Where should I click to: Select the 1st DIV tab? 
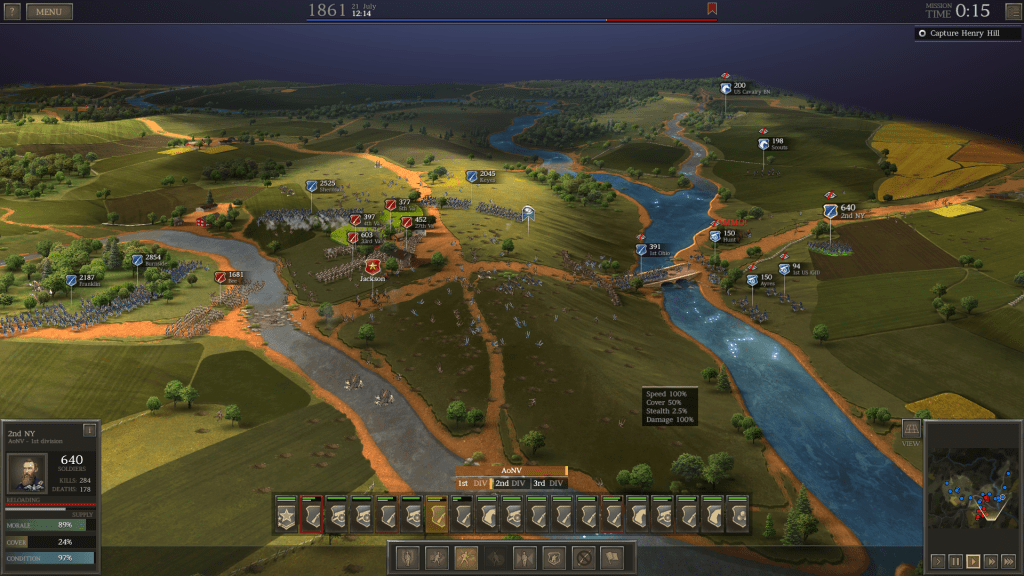[x=472, y=483]
